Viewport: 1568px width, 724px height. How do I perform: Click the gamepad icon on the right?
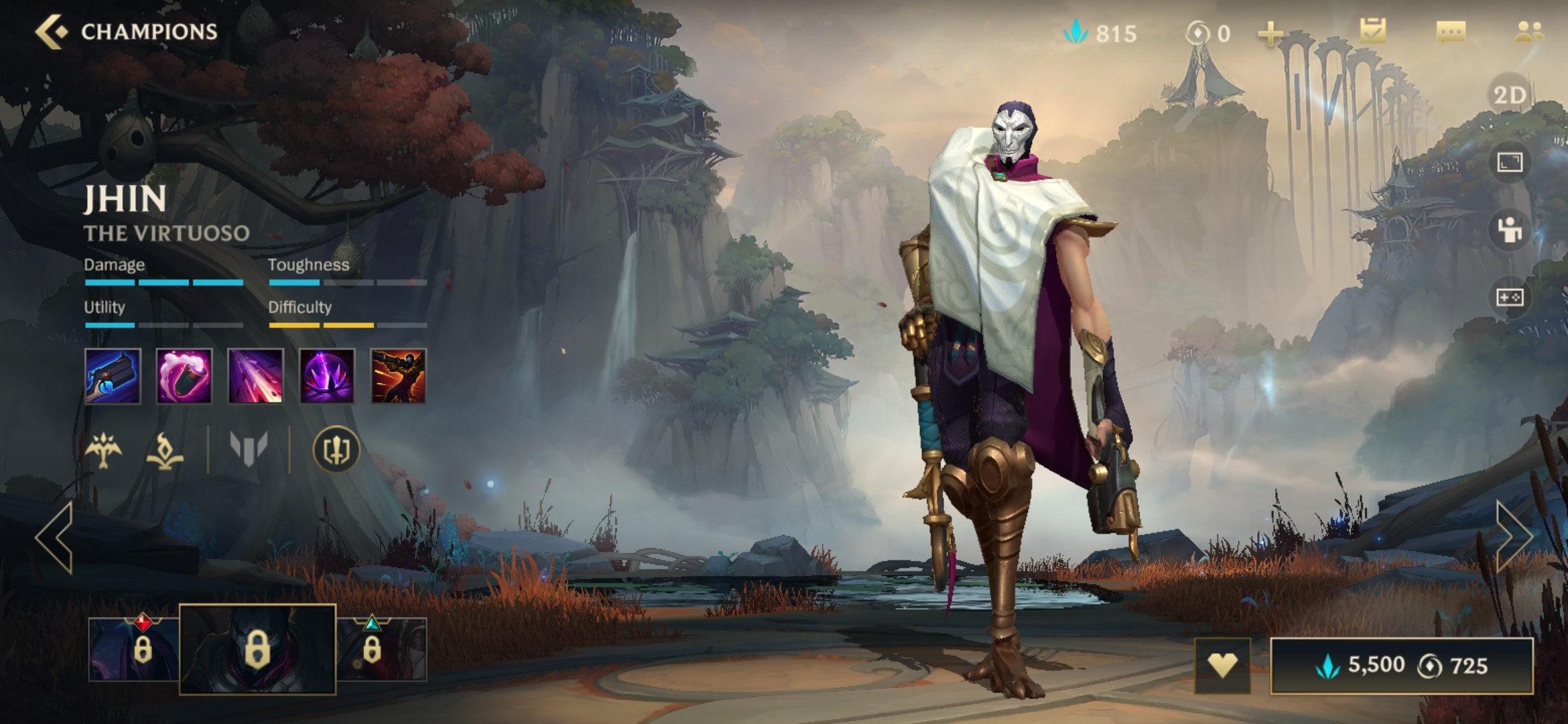pos(1509,297)
